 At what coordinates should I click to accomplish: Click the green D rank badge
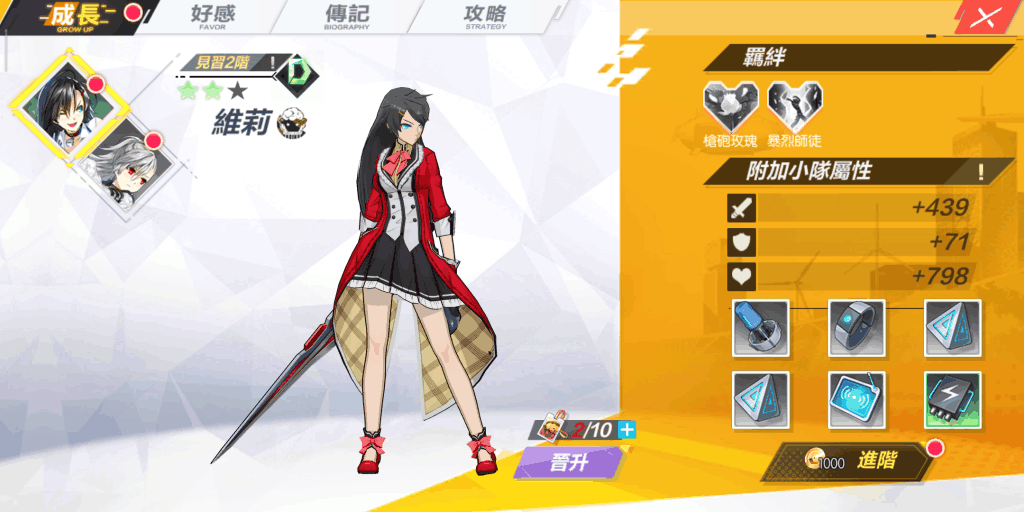(300, 70)
